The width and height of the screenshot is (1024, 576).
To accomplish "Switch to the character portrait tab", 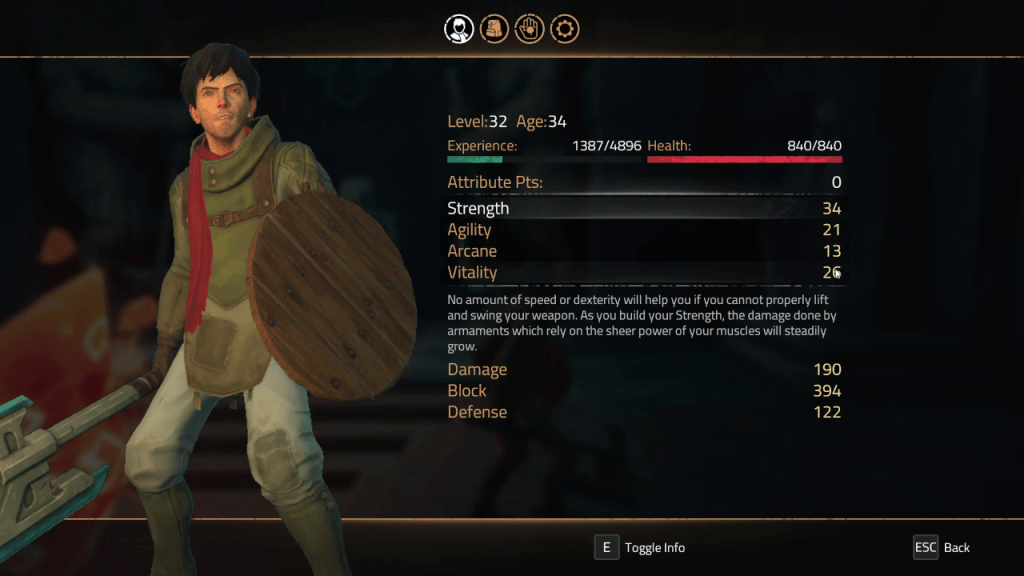I will 459,28.
